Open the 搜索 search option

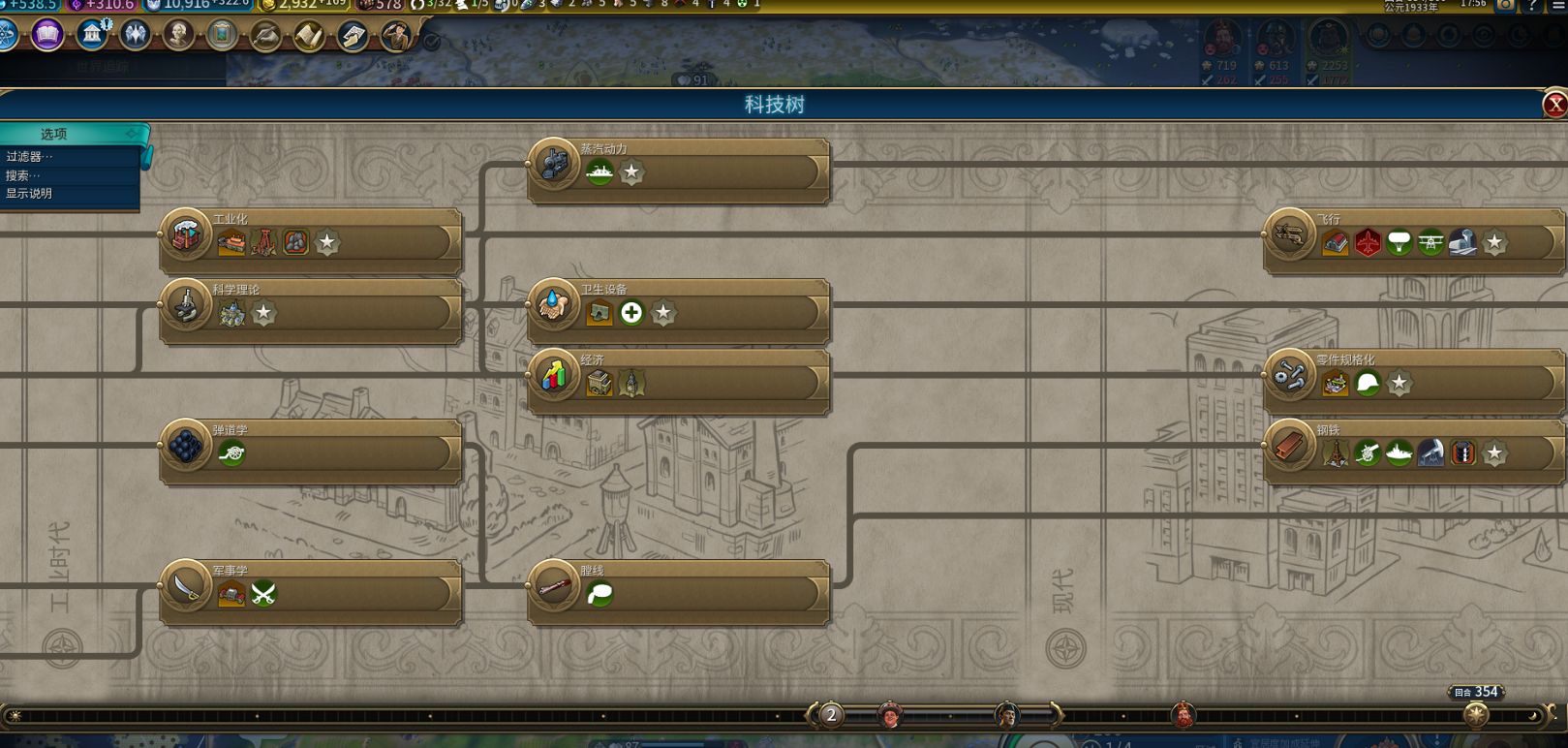coord(23,175)
